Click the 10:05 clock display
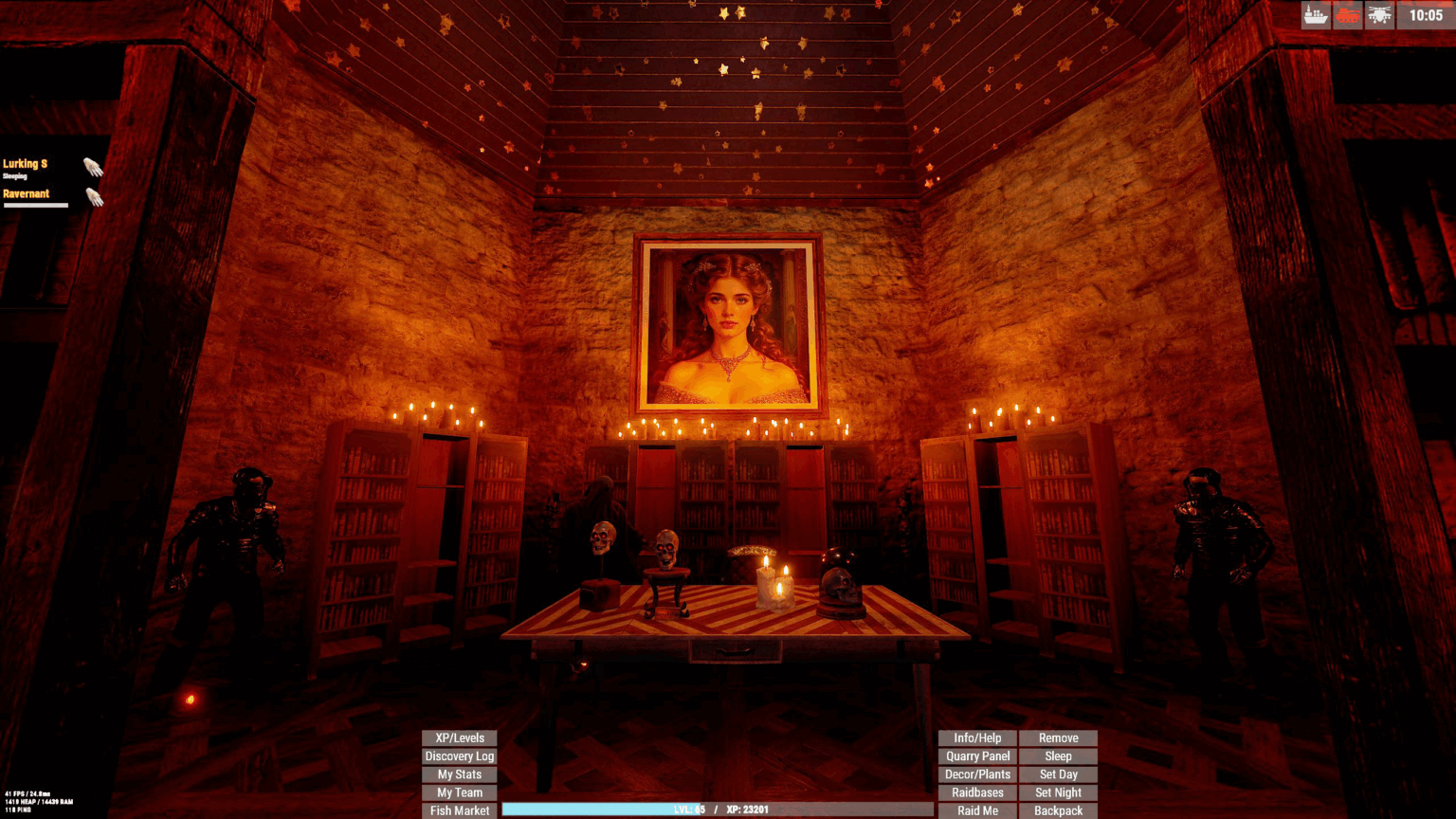 1425,15
